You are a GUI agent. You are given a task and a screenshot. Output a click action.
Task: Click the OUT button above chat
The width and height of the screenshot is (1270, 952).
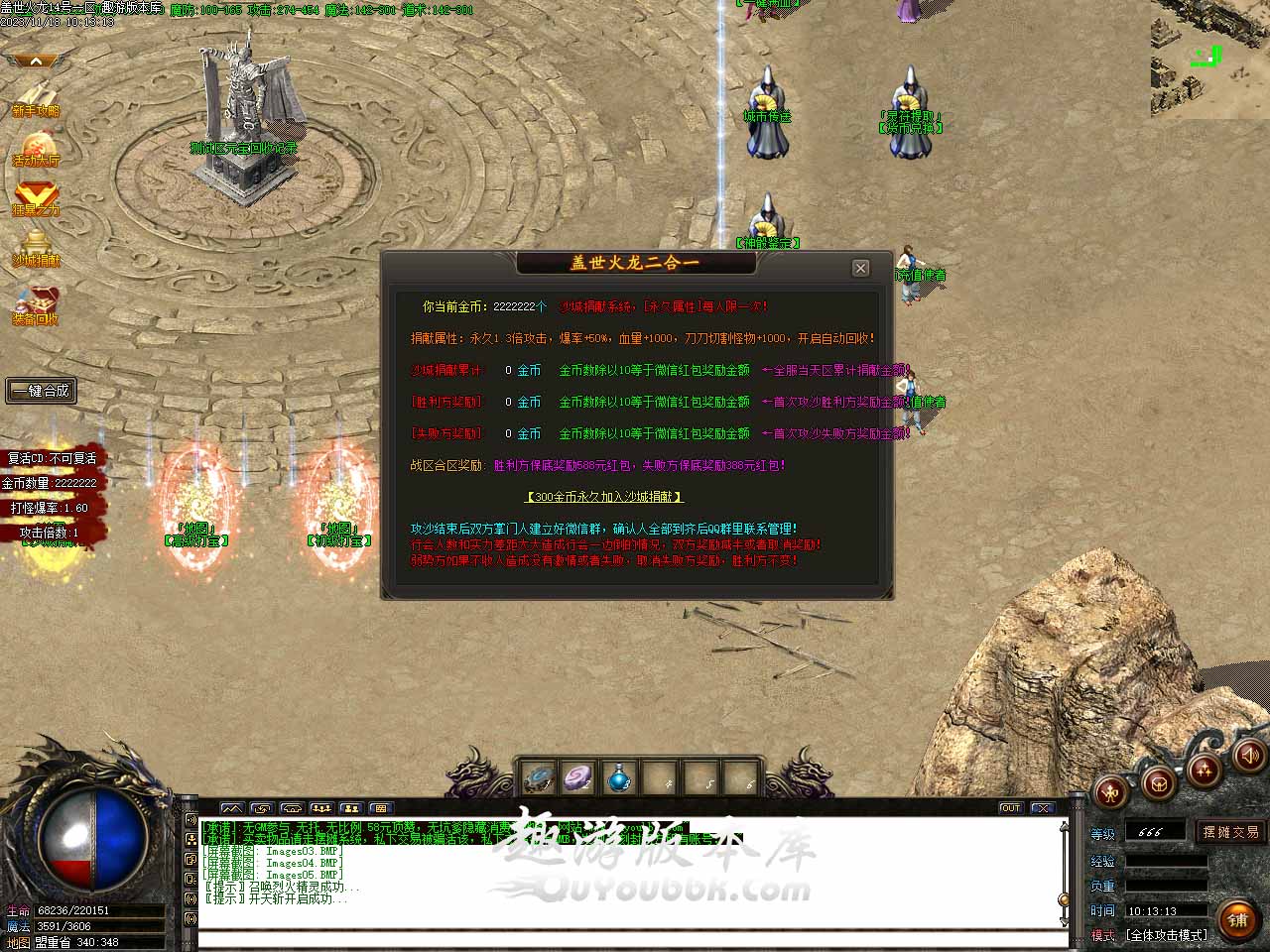click(1010, 808)
